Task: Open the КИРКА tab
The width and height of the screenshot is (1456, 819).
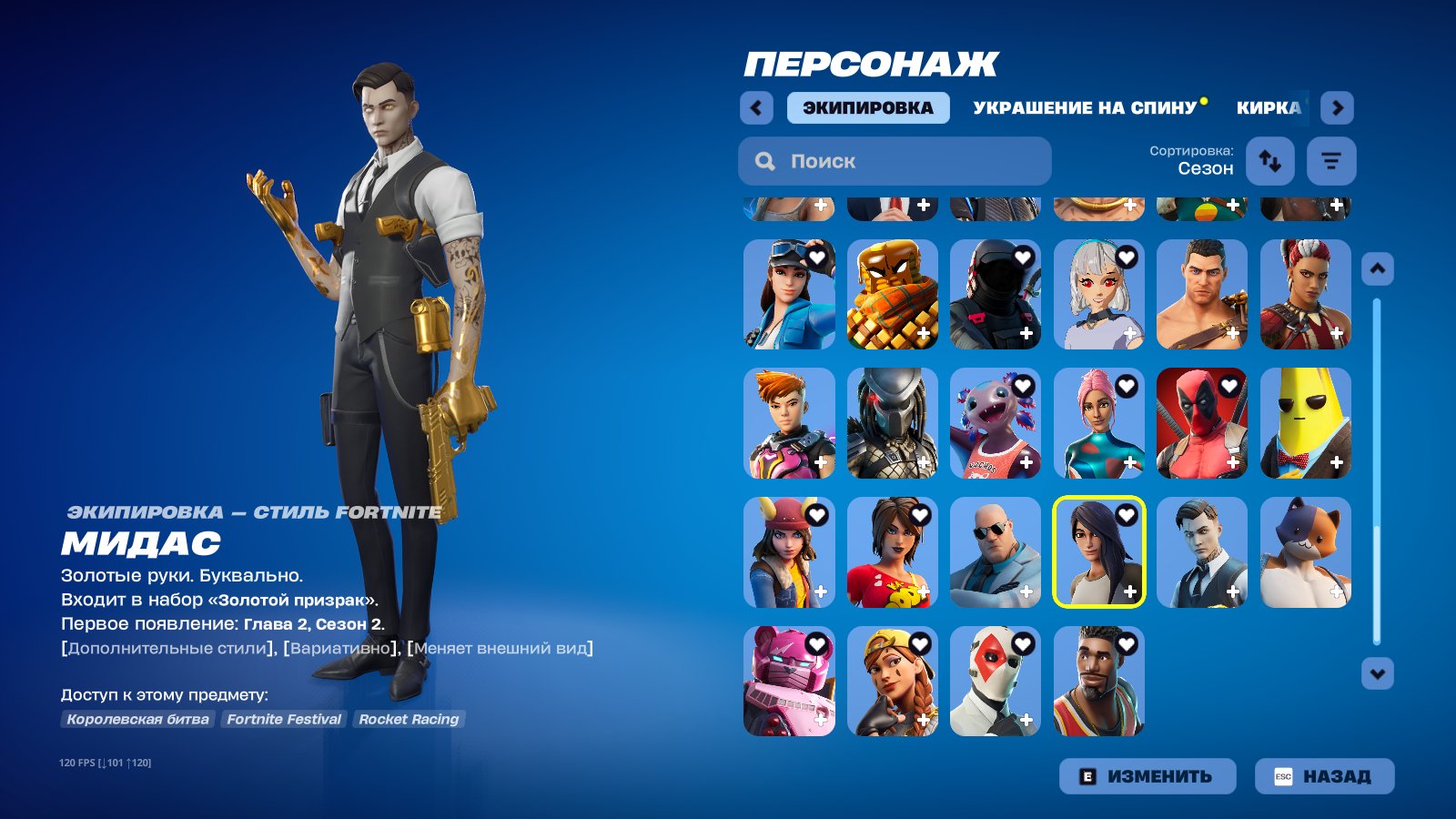Action: tap(1269, 107)
